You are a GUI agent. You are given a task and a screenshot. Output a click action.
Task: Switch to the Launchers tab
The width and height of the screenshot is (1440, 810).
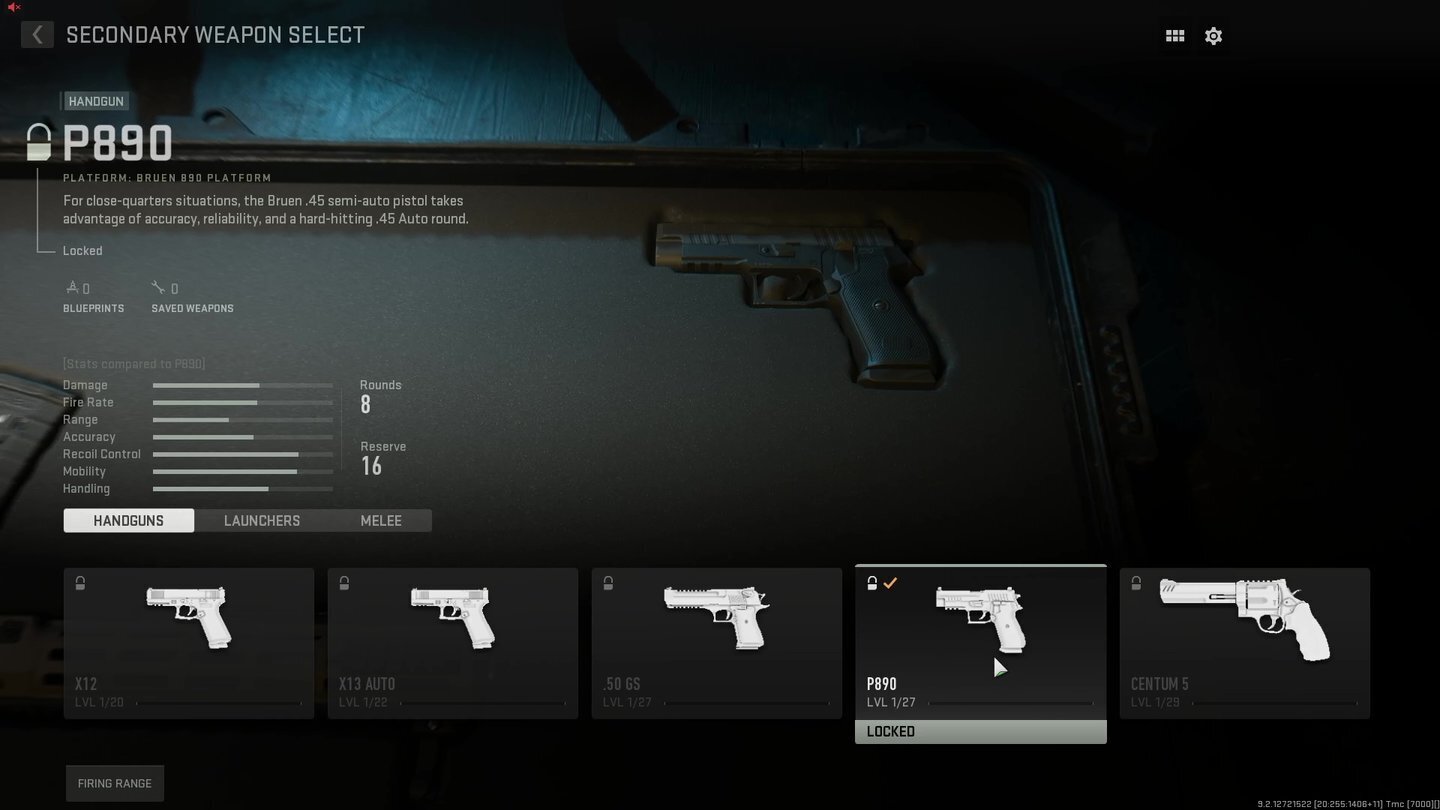pyautogui.click(x=262, y=520)
